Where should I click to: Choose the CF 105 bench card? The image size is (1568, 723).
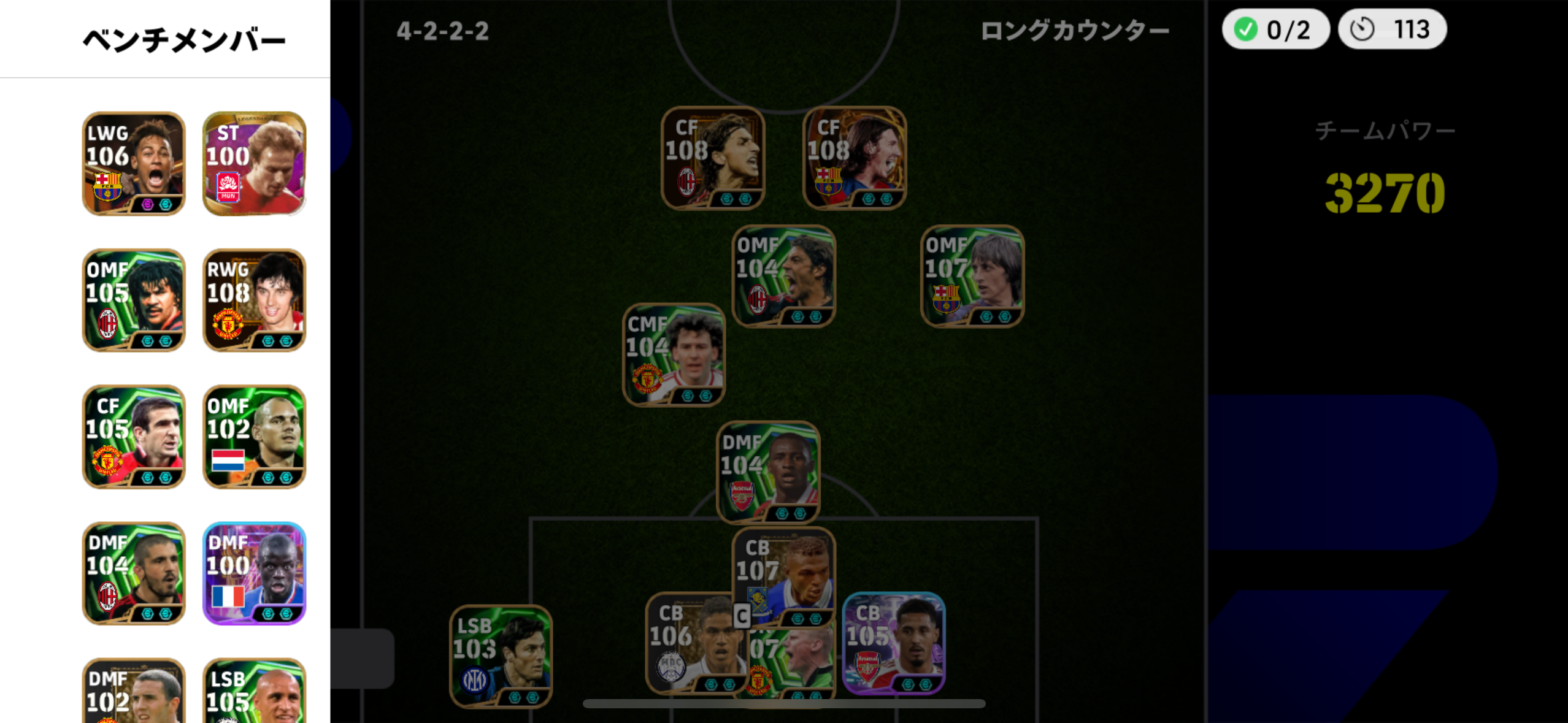pos(134,437)
